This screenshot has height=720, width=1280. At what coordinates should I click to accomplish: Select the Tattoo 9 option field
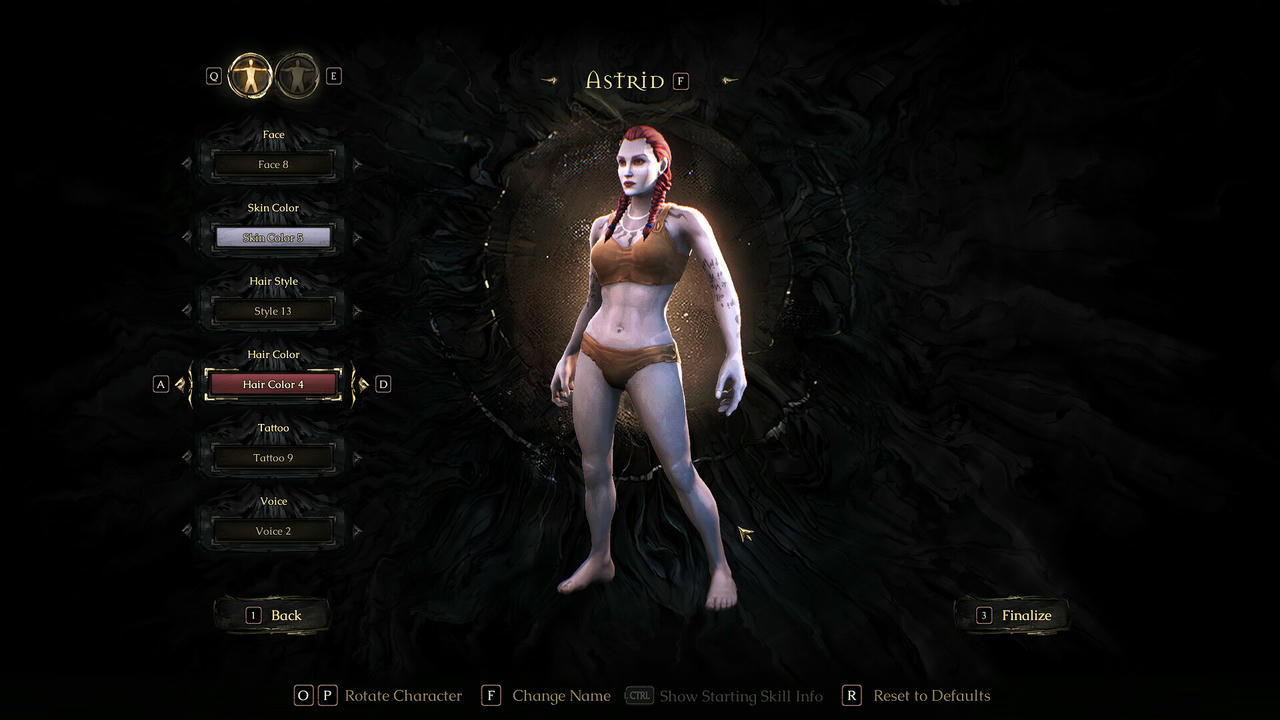[x=272, y=458]
